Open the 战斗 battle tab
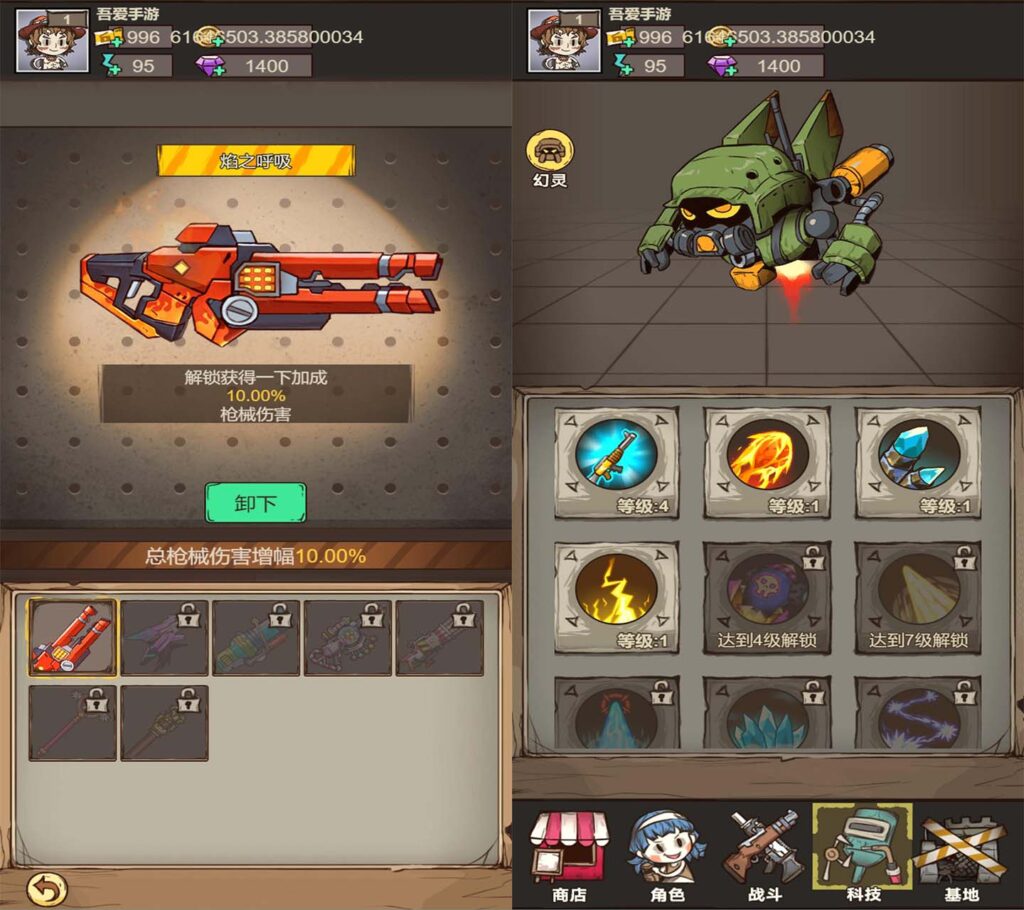Screen dimensions: 1024x910 click(x=763, y=856)
